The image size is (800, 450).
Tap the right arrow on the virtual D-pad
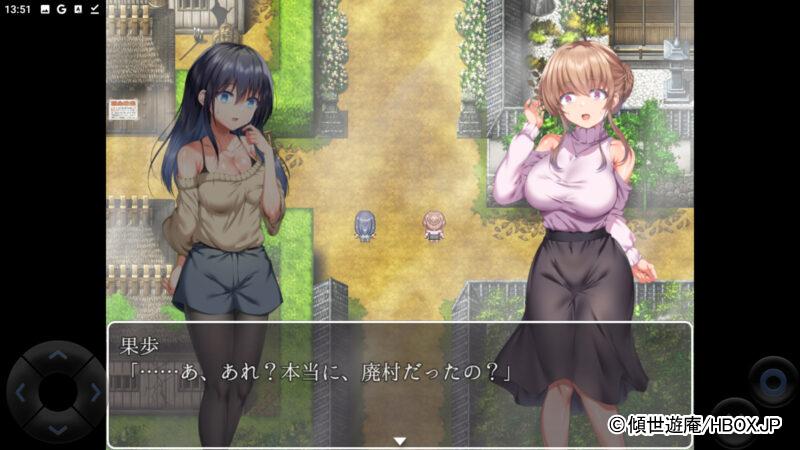click(93, 392)
